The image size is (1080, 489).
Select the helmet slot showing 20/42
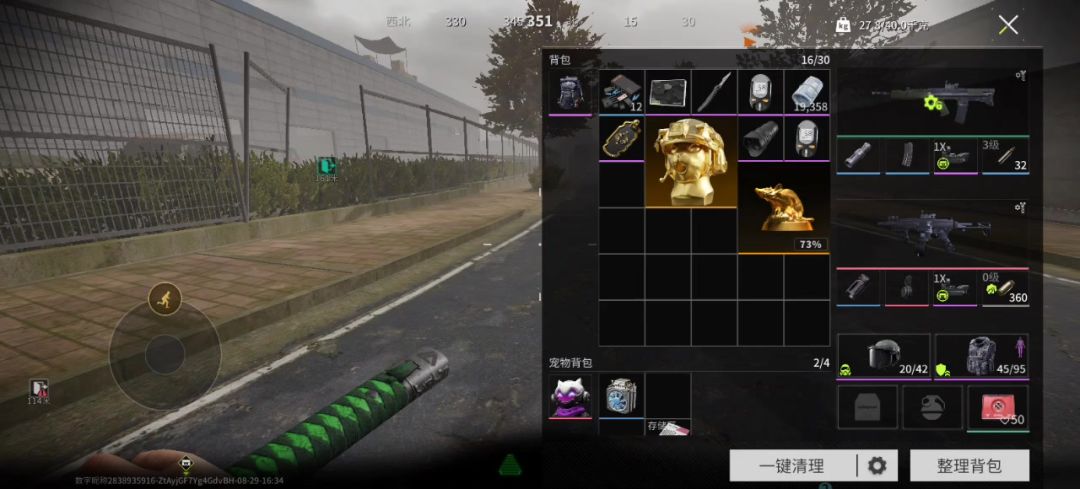pyautogui.click(x=883, y=357)
